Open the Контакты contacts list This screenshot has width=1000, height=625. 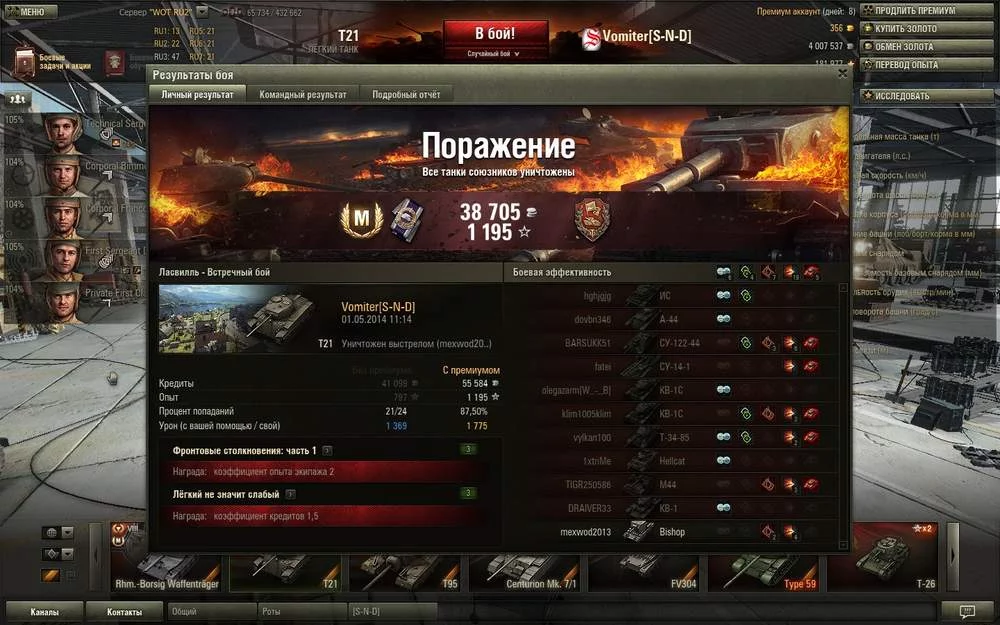tap(125, 611)
